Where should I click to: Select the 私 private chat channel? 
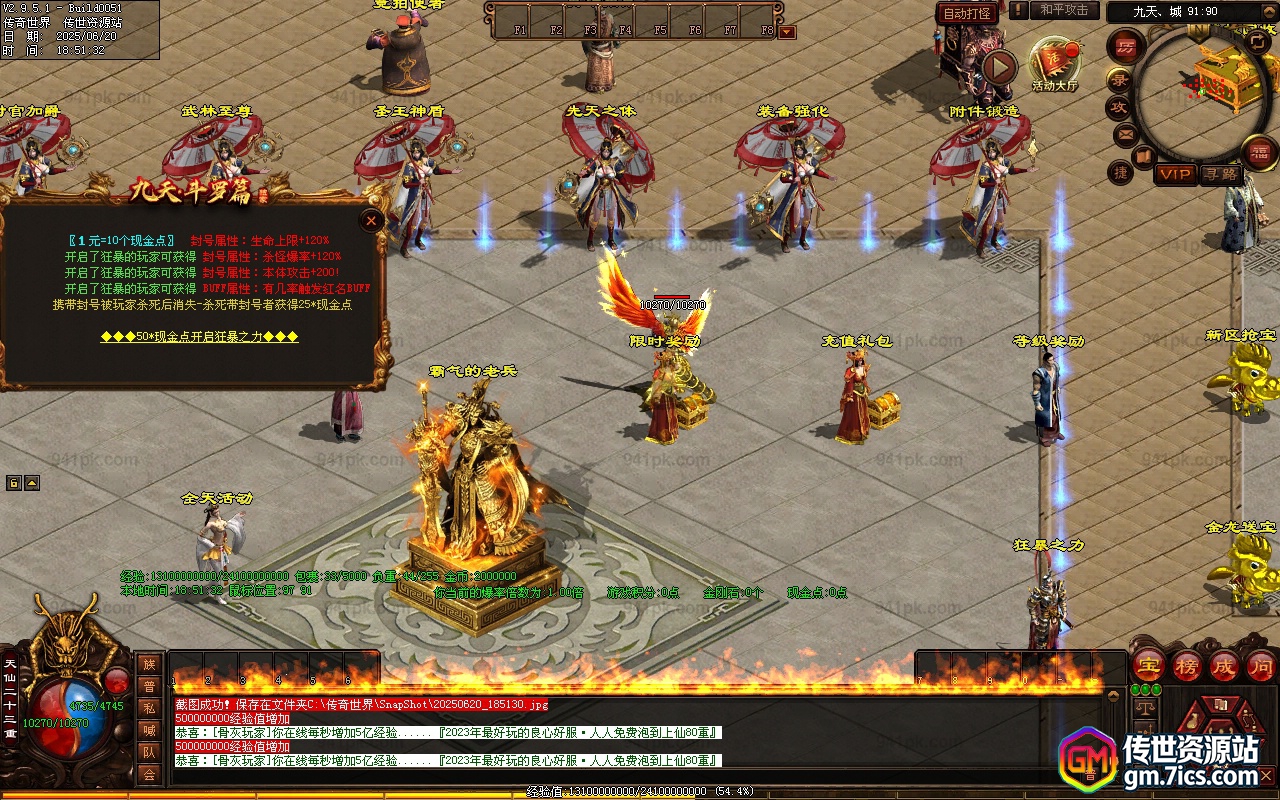(x=149, y=708)
